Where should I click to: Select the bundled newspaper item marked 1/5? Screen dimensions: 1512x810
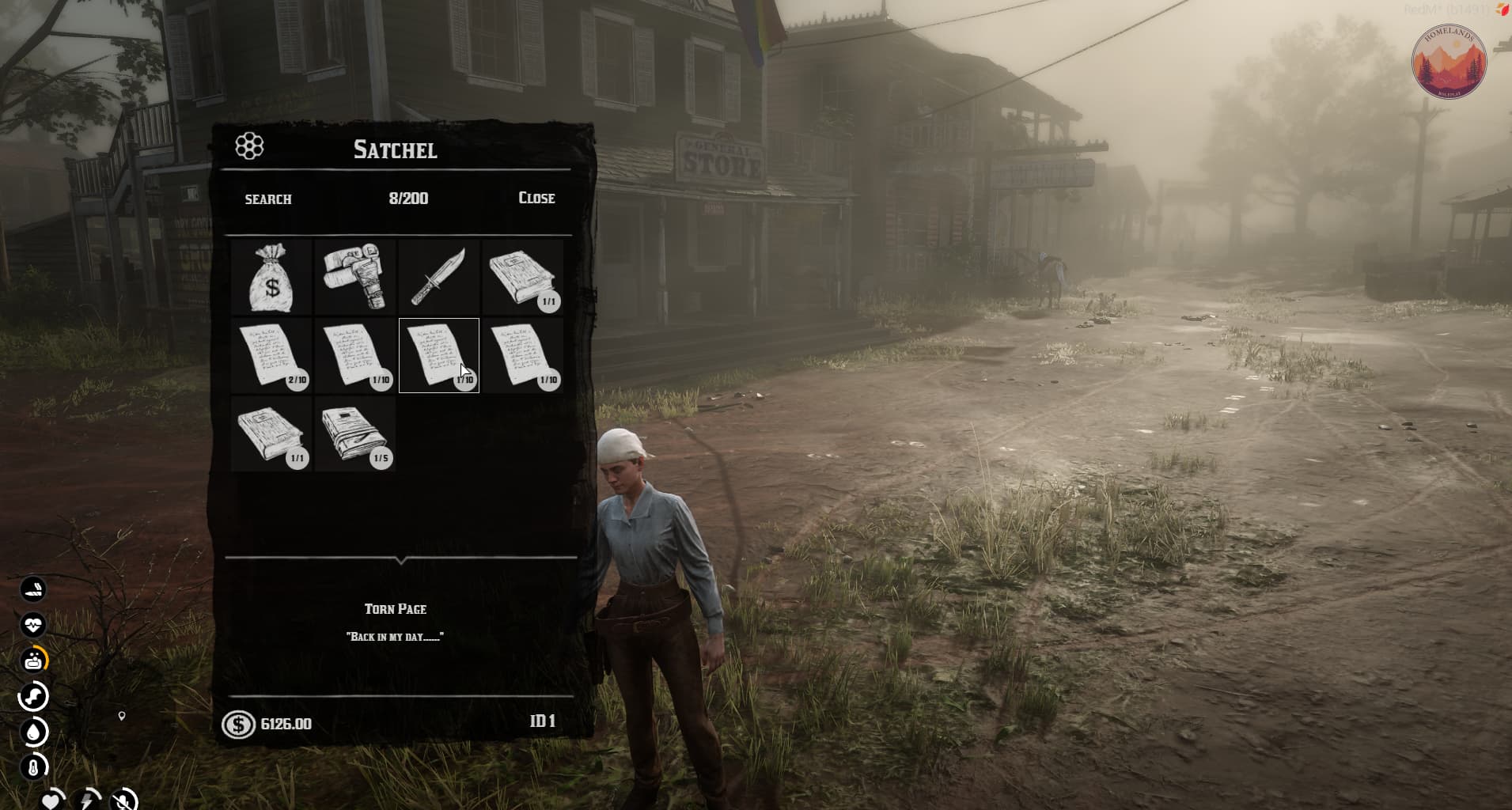[355, 433]
